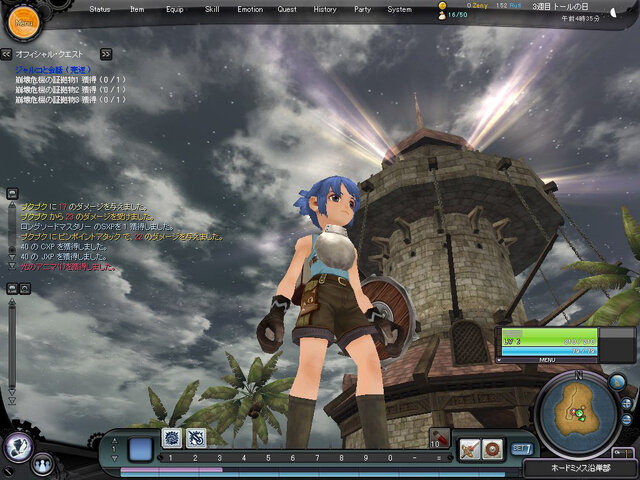Open the Party menu
This screenshot has height=480, width=640.
pyautogui.click(x=362, y=9)
